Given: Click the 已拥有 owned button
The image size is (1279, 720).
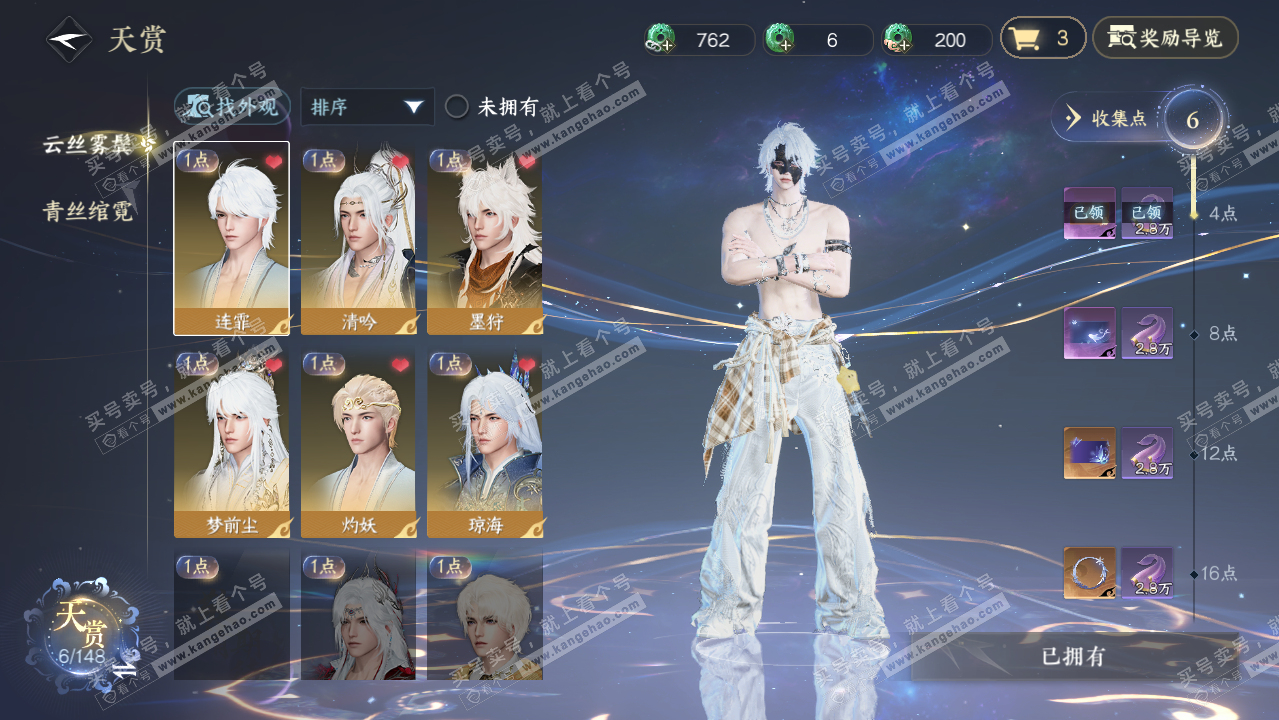Looking at the screenshot, I should point(1073,657).
